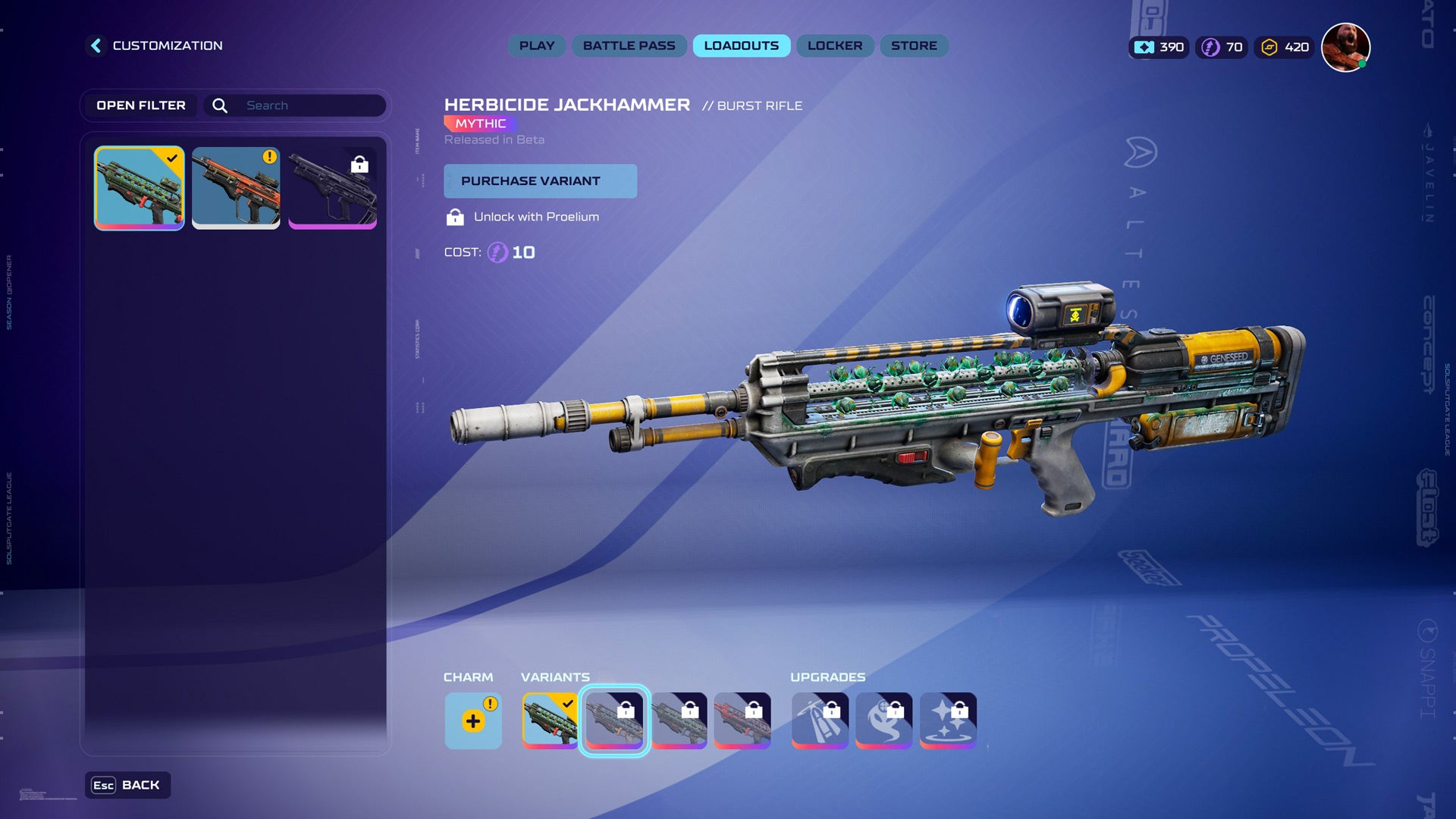Open the player profile avatar

click(1345, 47)
